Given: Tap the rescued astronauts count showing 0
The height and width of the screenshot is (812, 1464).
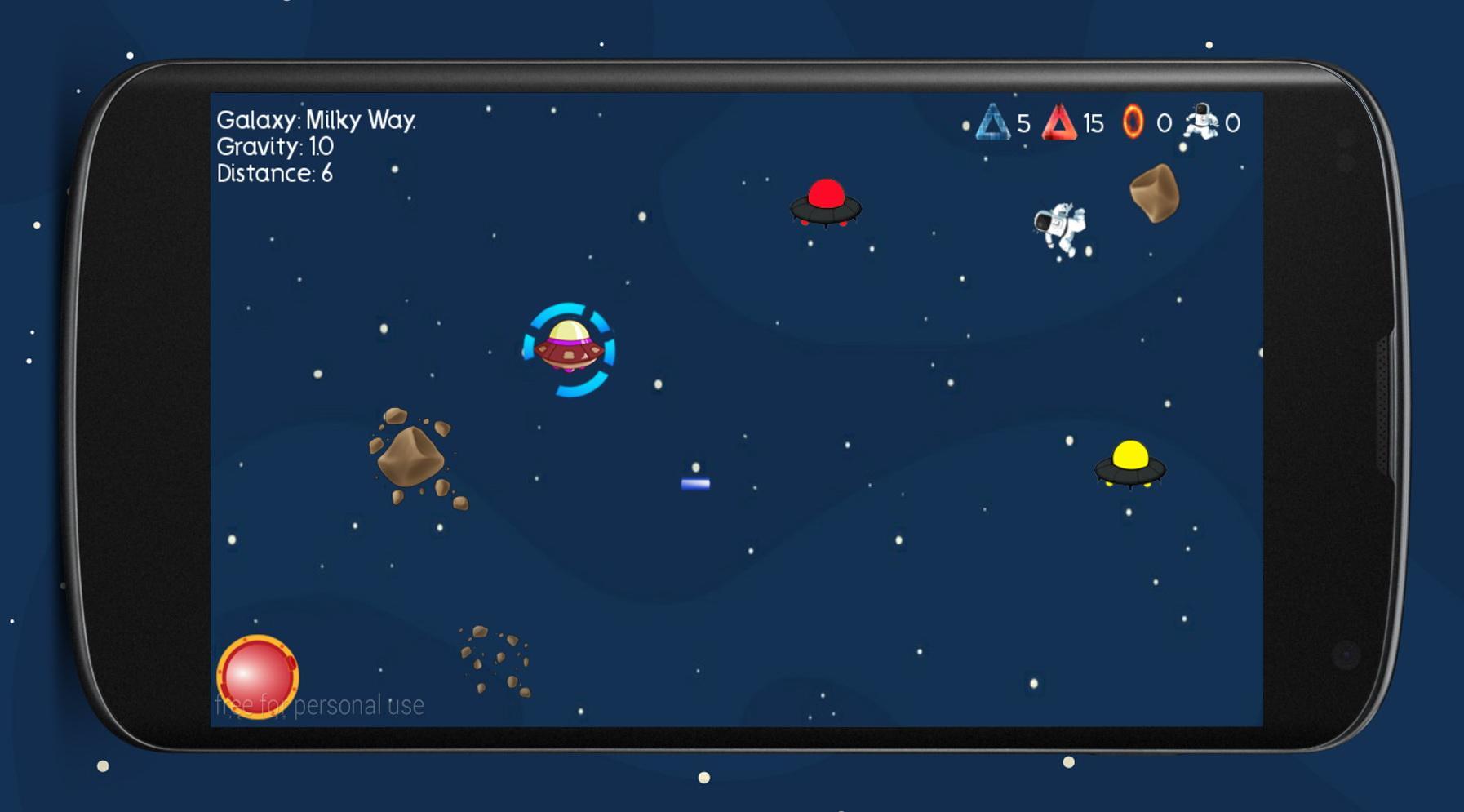Looking at the screenshot, I should click(1231, 122).
